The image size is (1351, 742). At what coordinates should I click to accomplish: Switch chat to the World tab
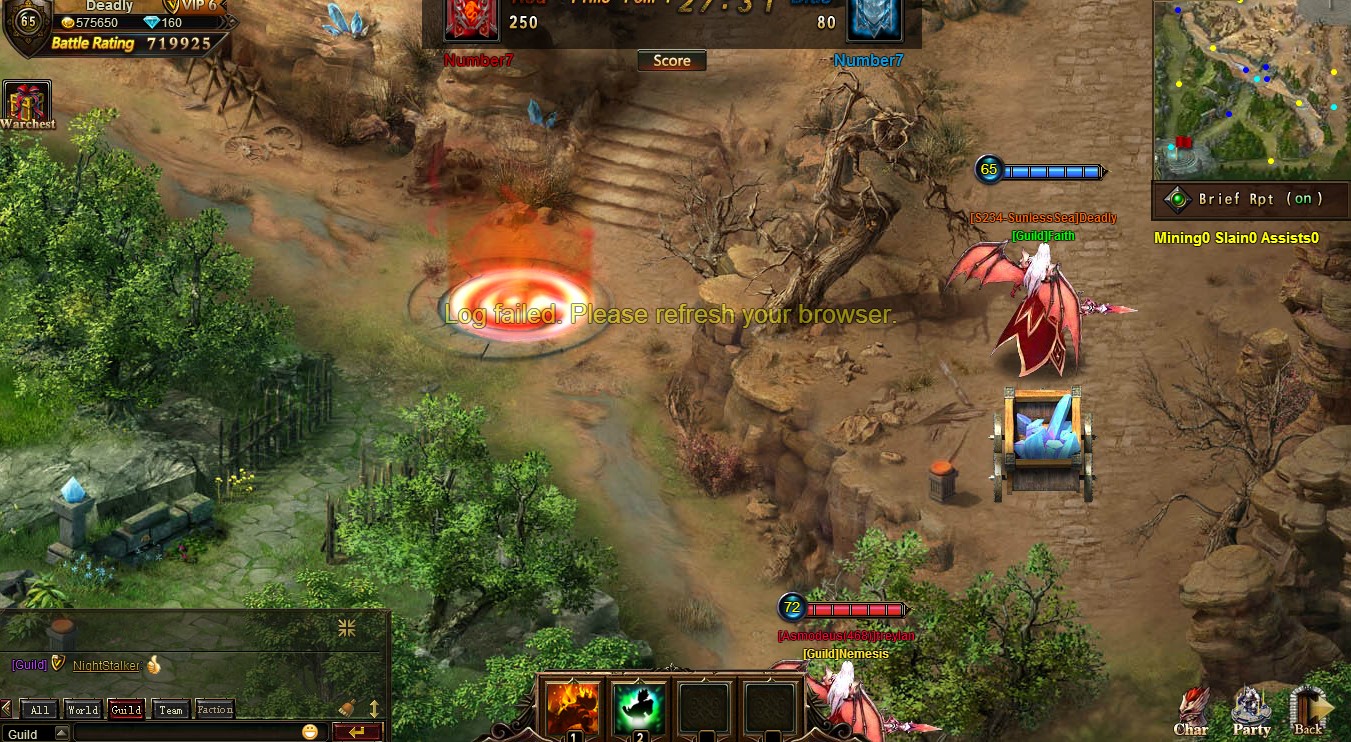[x=83, y=710]
